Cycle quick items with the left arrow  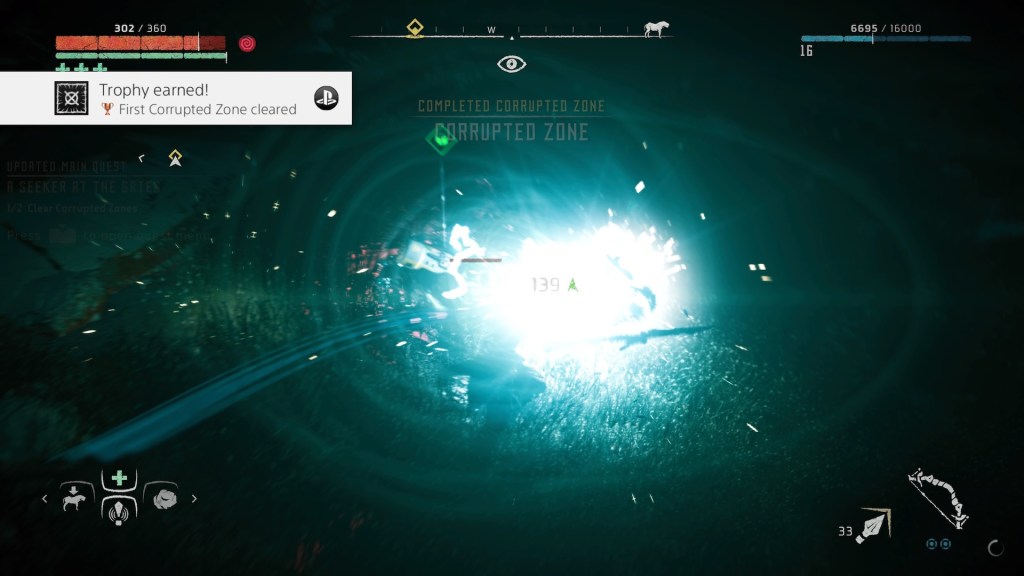click(x=45, y=498)
